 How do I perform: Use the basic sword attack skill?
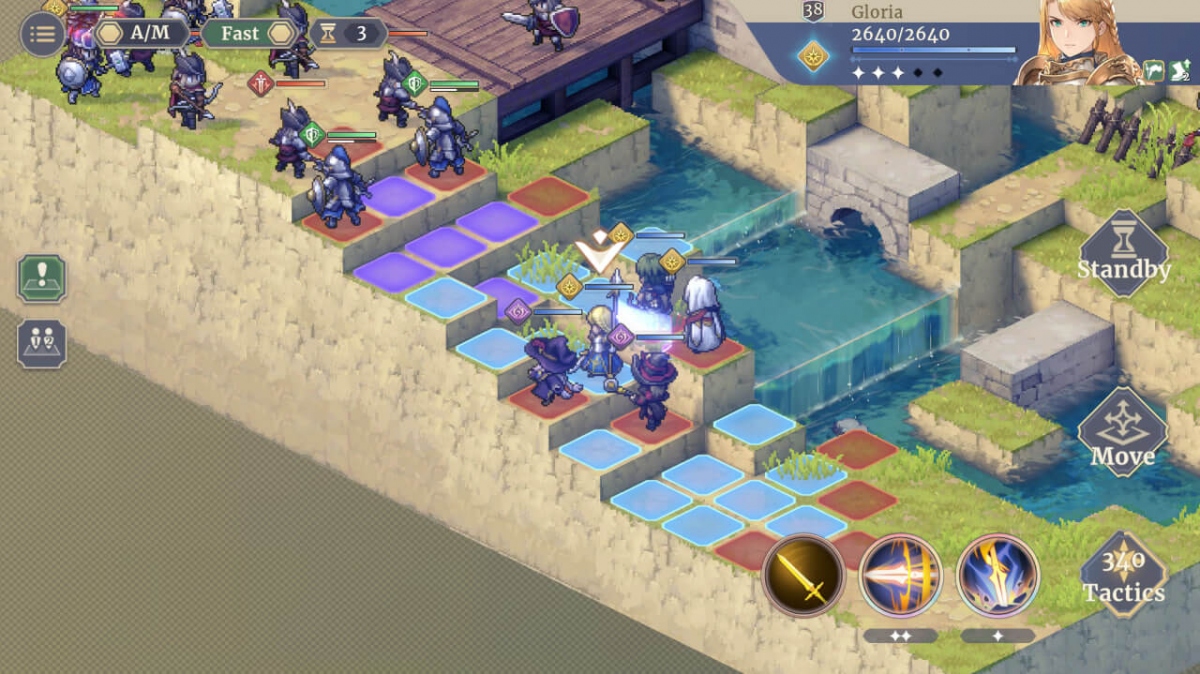pos(803,575)
